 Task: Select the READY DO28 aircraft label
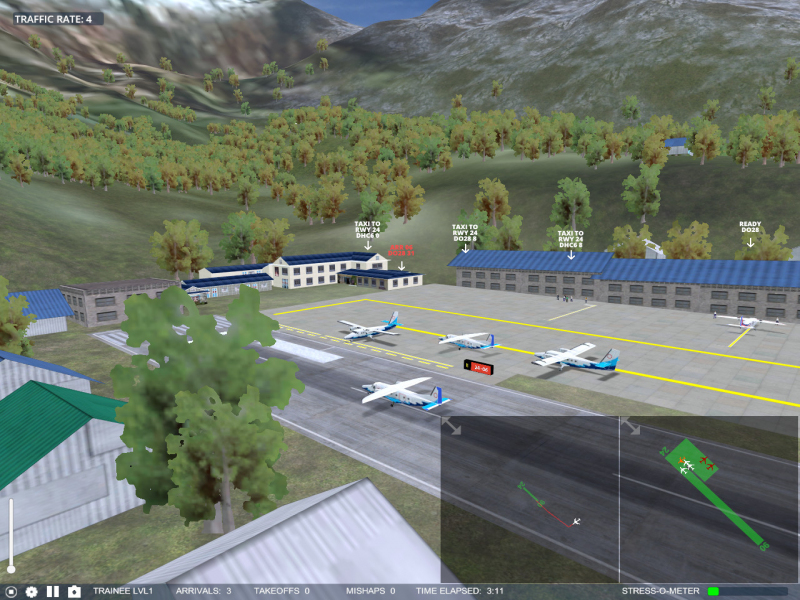pos(750,227)
